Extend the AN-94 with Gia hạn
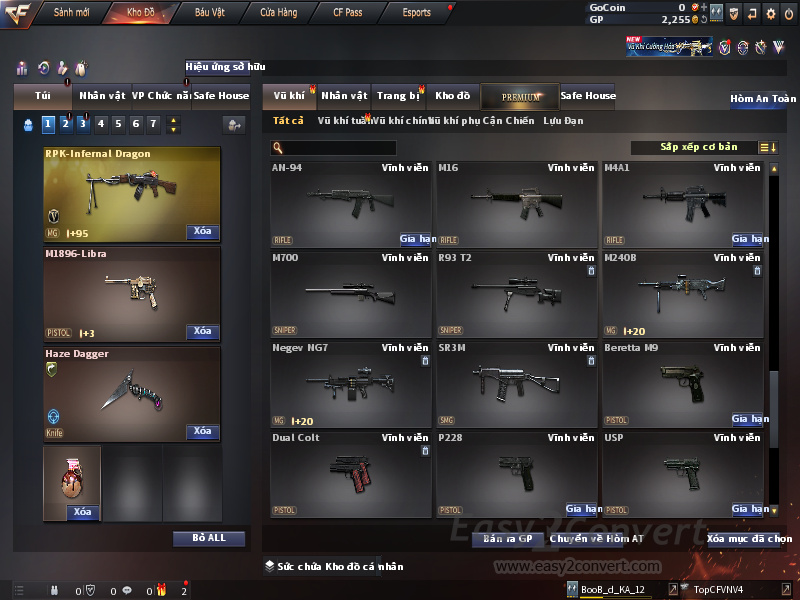Viewport: 800px width, 600px height. [x=415, y=240]
